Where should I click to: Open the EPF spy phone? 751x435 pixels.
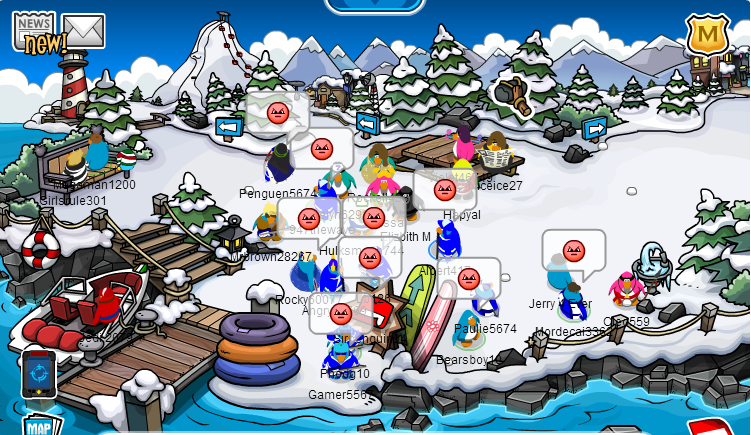[38, 375]
